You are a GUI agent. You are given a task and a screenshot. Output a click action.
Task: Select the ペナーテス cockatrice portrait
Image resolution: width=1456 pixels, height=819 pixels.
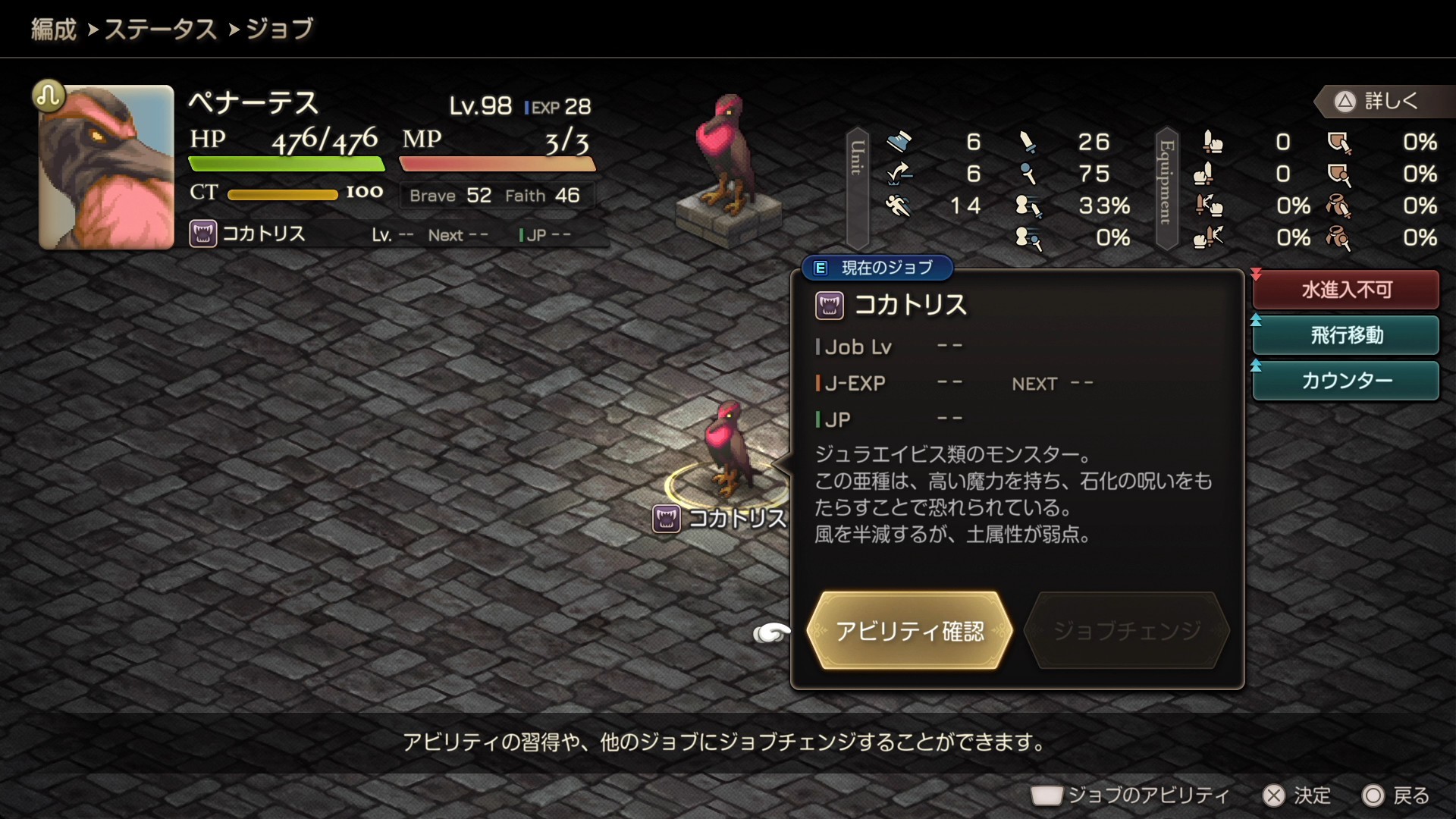(x=107, y=168)
